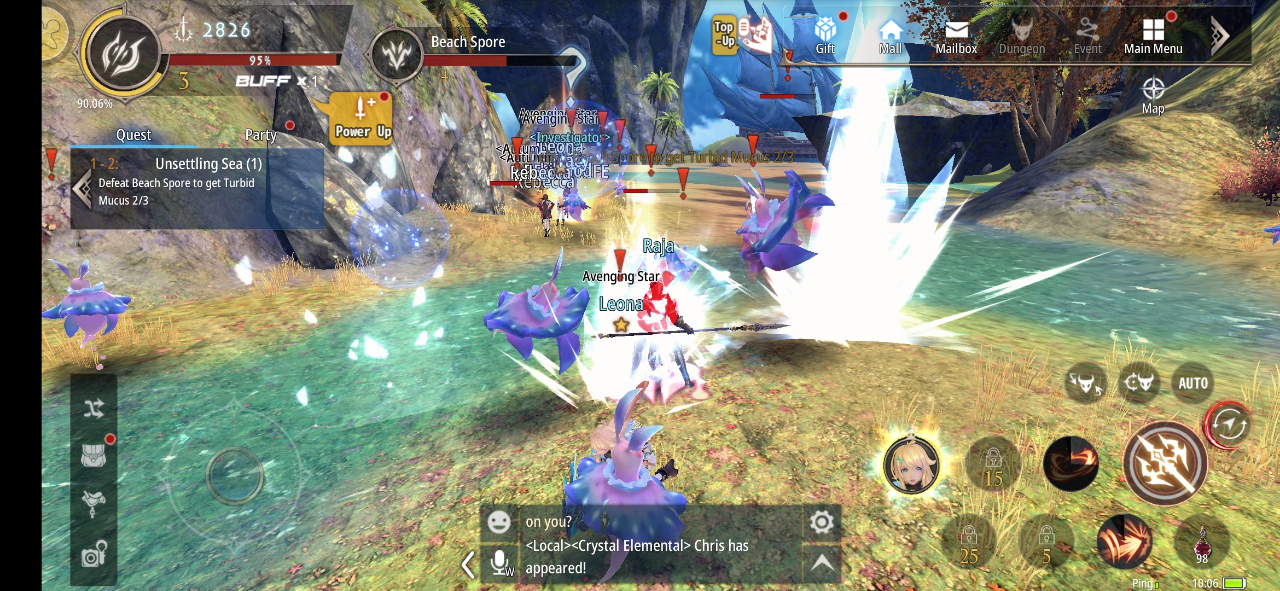The height and width of the screenshot is (591, 1280).
Task: Activate the voice chat microphone
Action: (x=499, y=564)
